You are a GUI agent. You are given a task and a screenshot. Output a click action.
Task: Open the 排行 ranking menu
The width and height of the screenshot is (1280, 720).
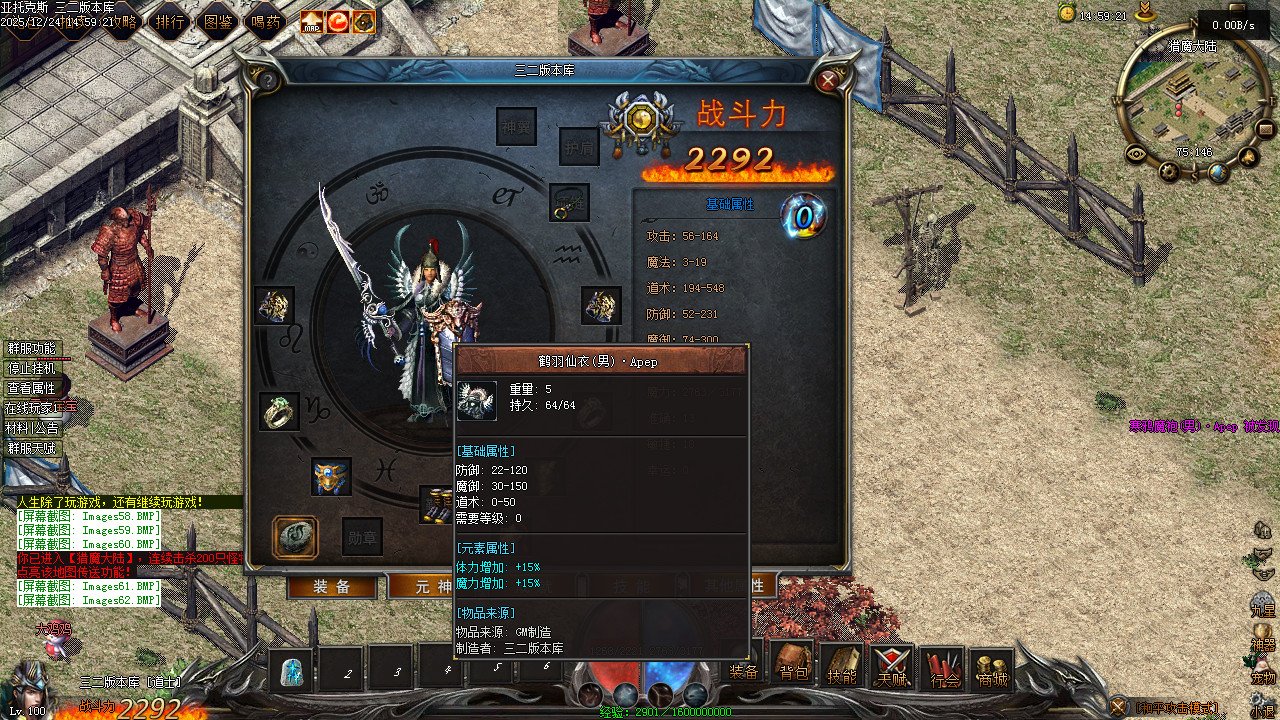pyautogui.click(x=170, y=21)
